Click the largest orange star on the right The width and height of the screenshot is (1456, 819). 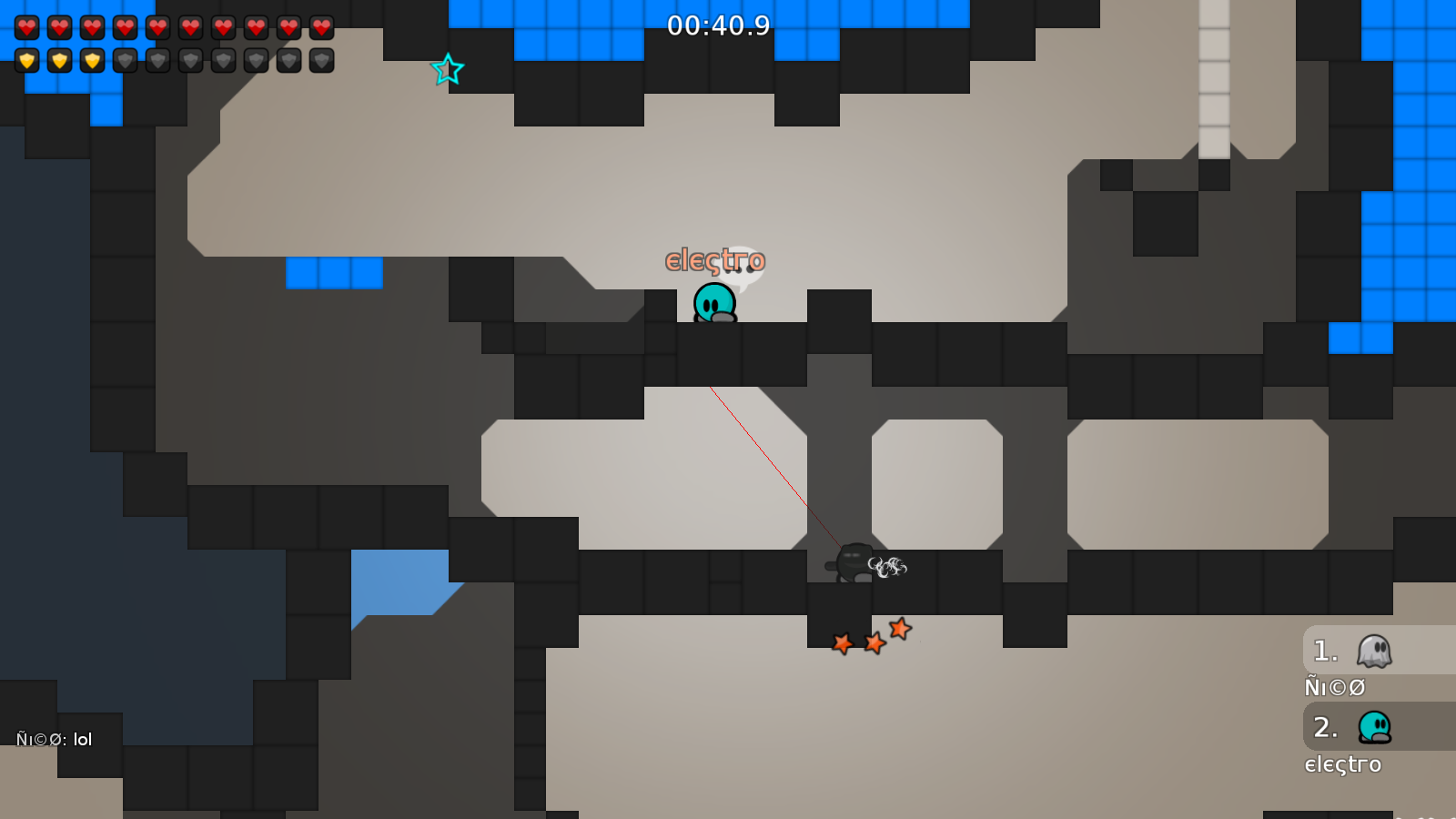click(900, 630)
